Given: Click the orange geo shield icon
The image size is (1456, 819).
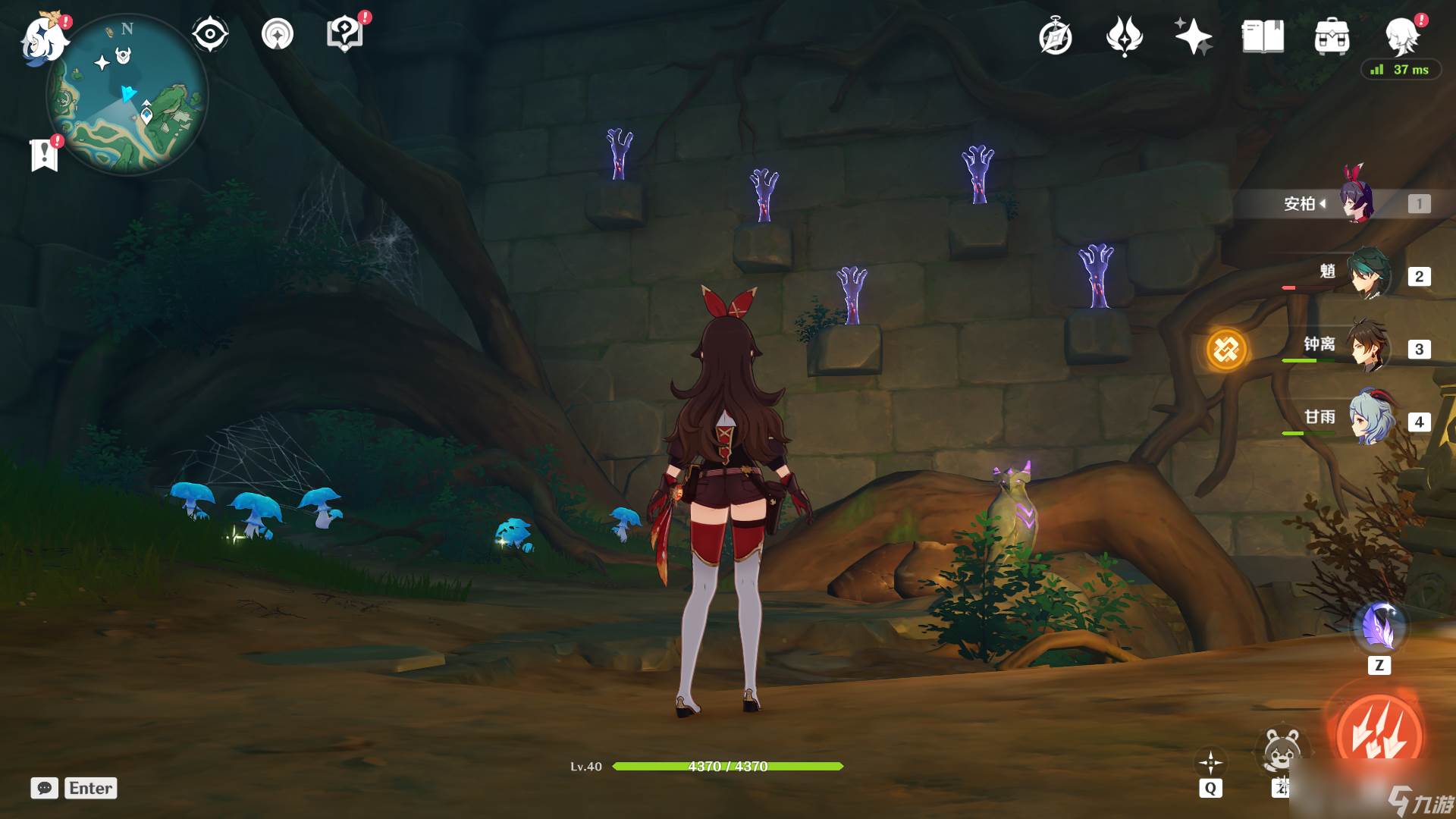Looking at the screenshot, I should coord(1225,350).
